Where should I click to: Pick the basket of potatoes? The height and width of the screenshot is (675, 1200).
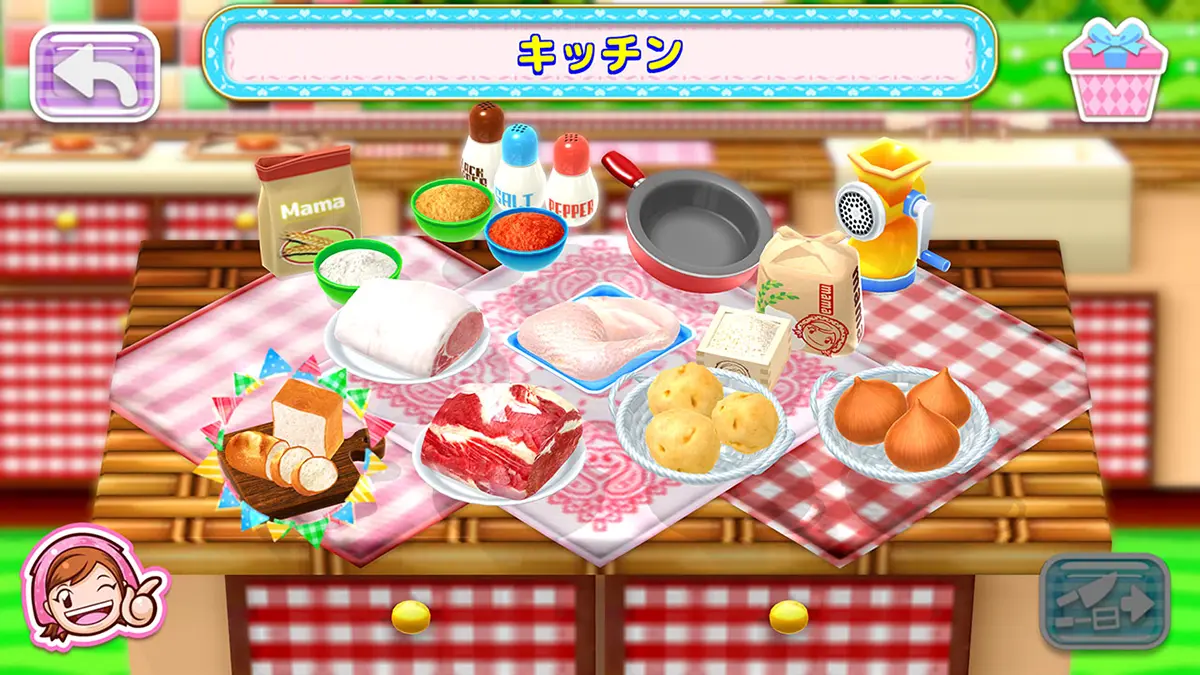click(x=699, y=420)
